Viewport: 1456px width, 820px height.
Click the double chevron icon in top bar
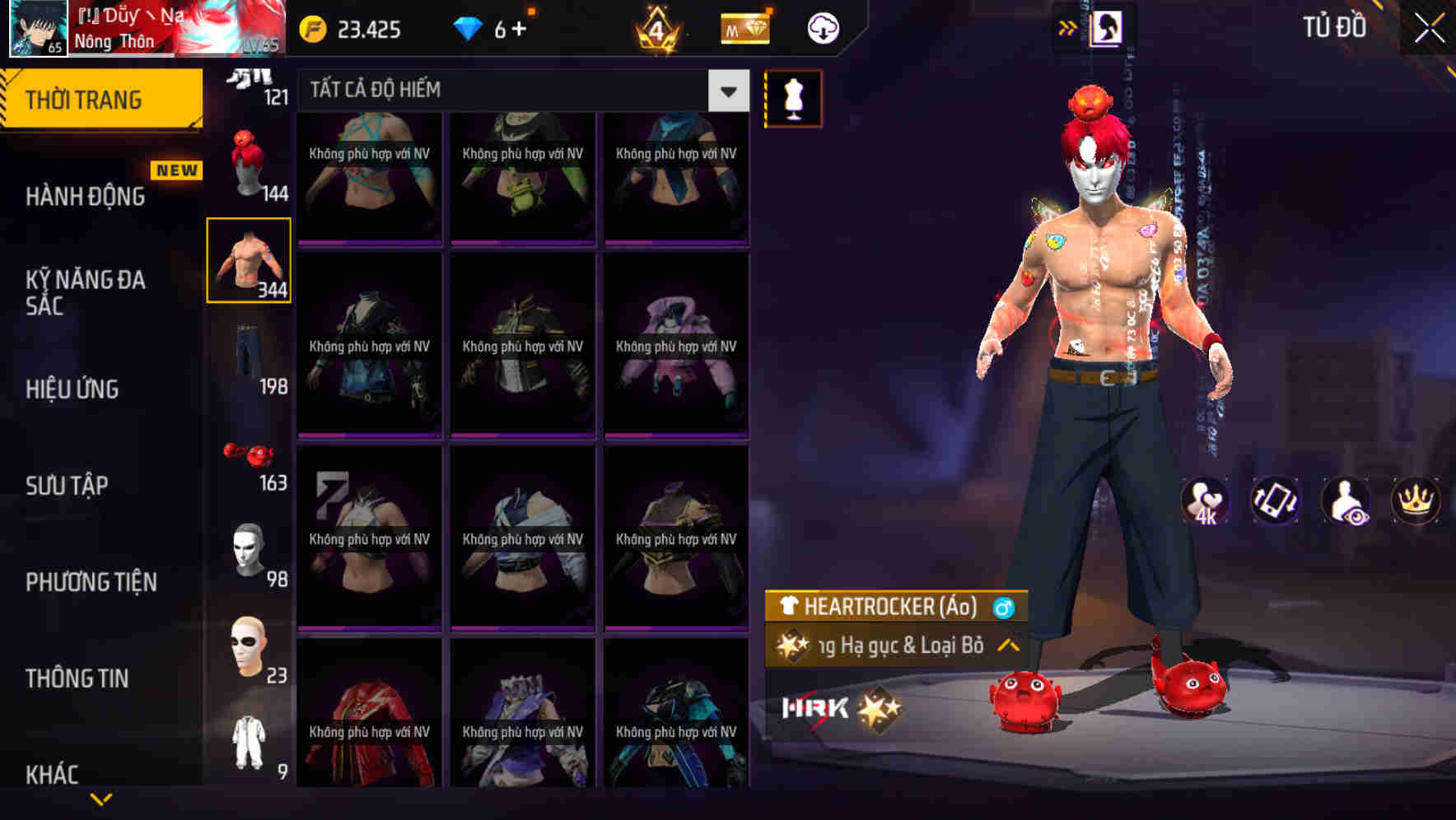pos(1067,27)
